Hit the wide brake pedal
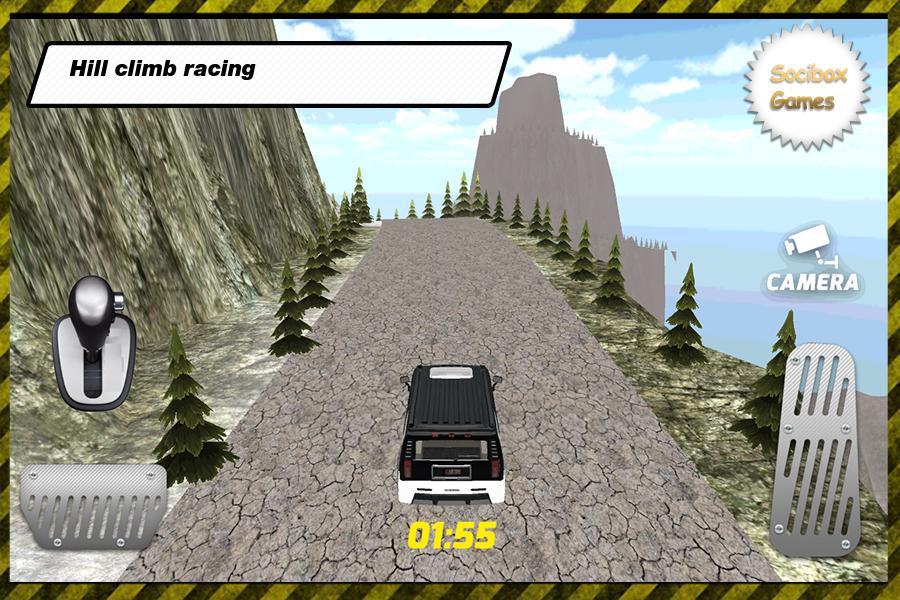 tap(93, 508)
